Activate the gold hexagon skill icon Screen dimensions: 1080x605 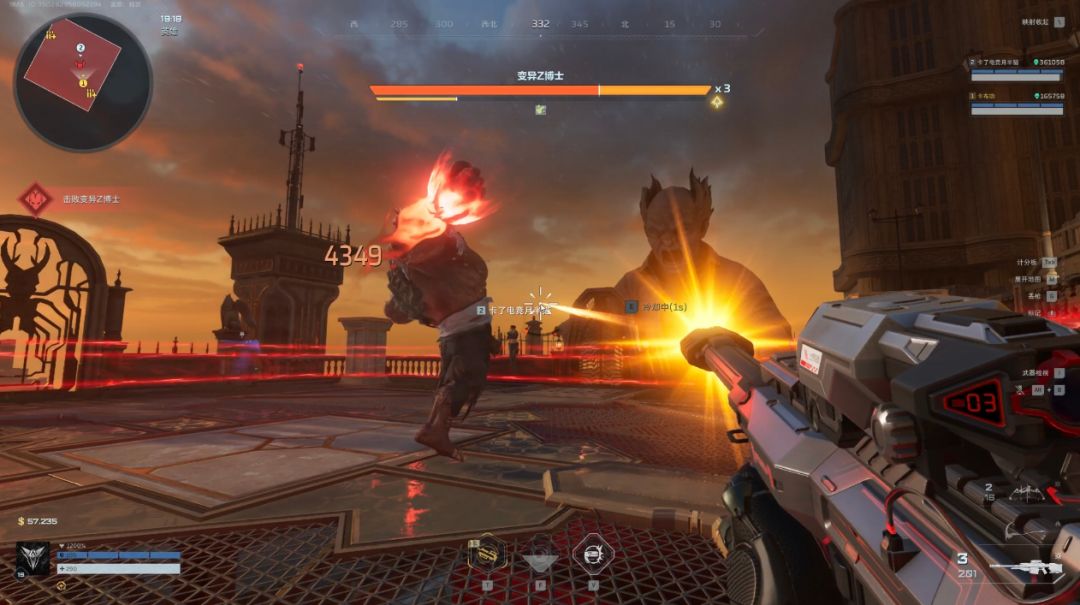pos(487,554)
